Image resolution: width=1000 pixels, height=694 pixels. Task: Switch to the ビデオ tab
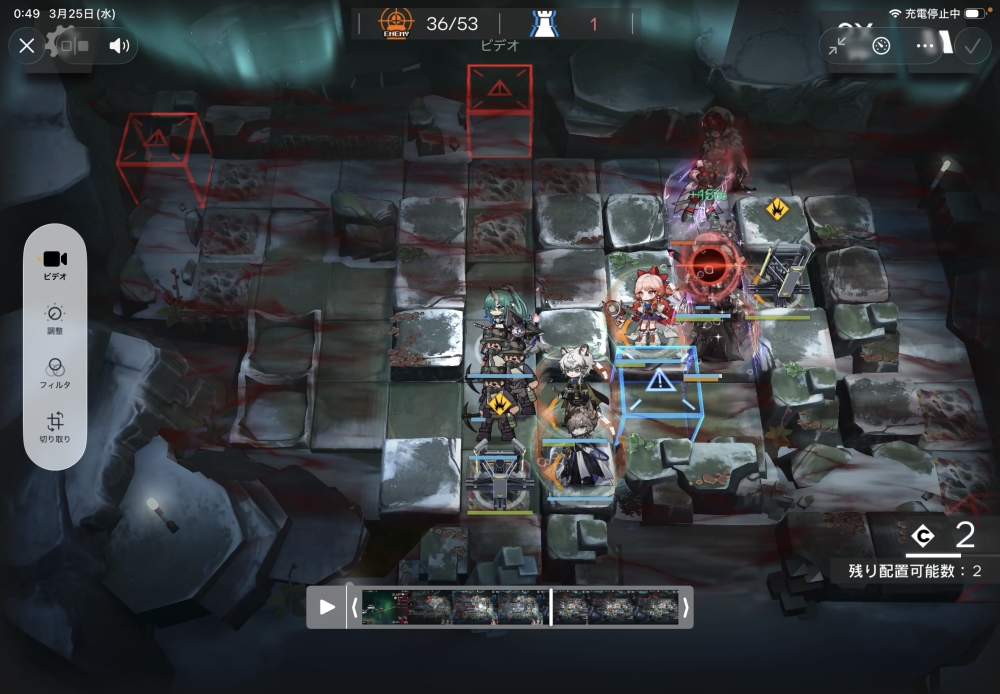(55, 265)
